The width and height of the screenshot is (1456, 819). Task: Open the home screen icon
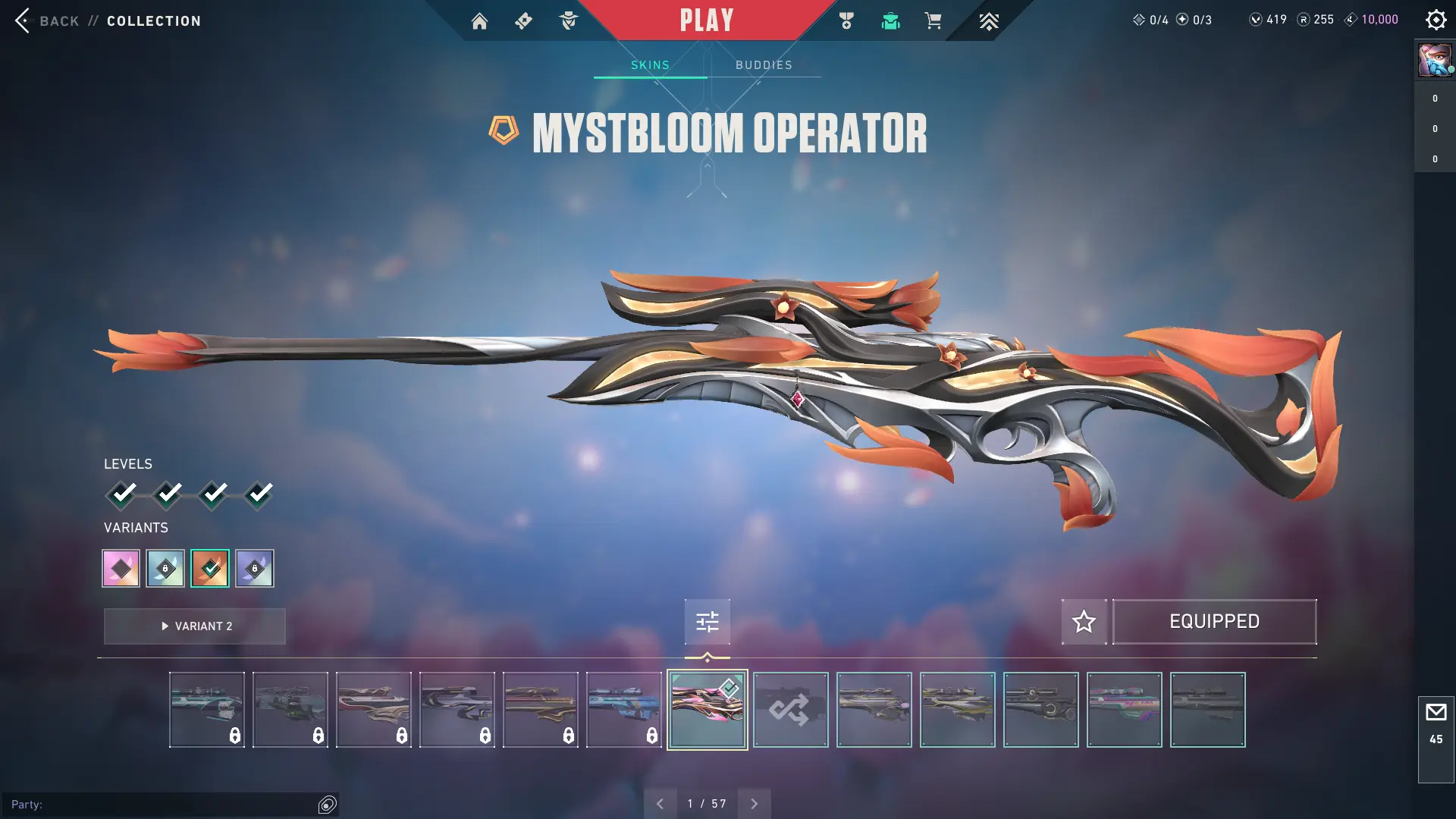(x=479, y=21)
